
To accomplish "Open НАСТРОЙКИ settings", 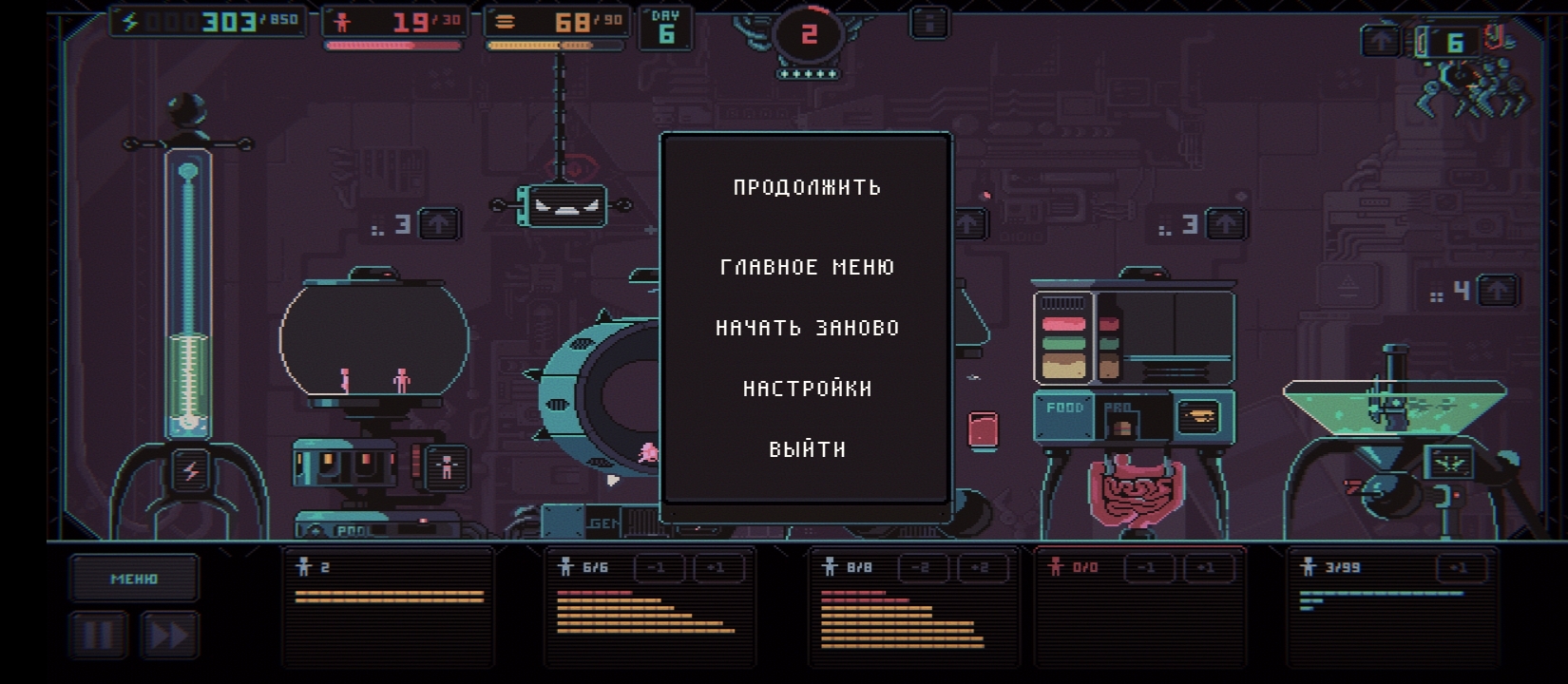I will [807, 389].
